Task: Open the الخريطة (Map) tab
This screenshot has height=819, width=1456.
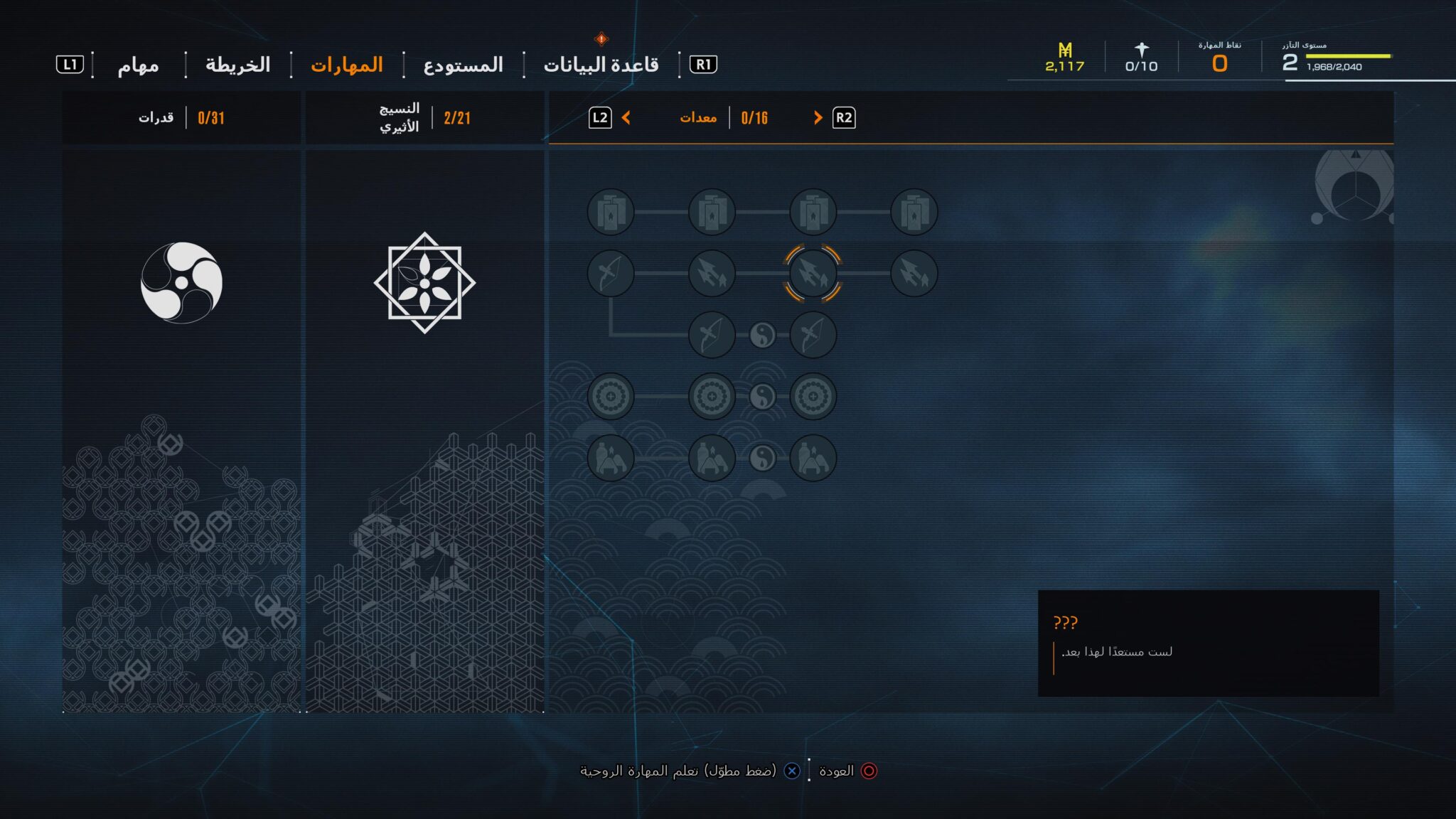Action: click(238, 65)
